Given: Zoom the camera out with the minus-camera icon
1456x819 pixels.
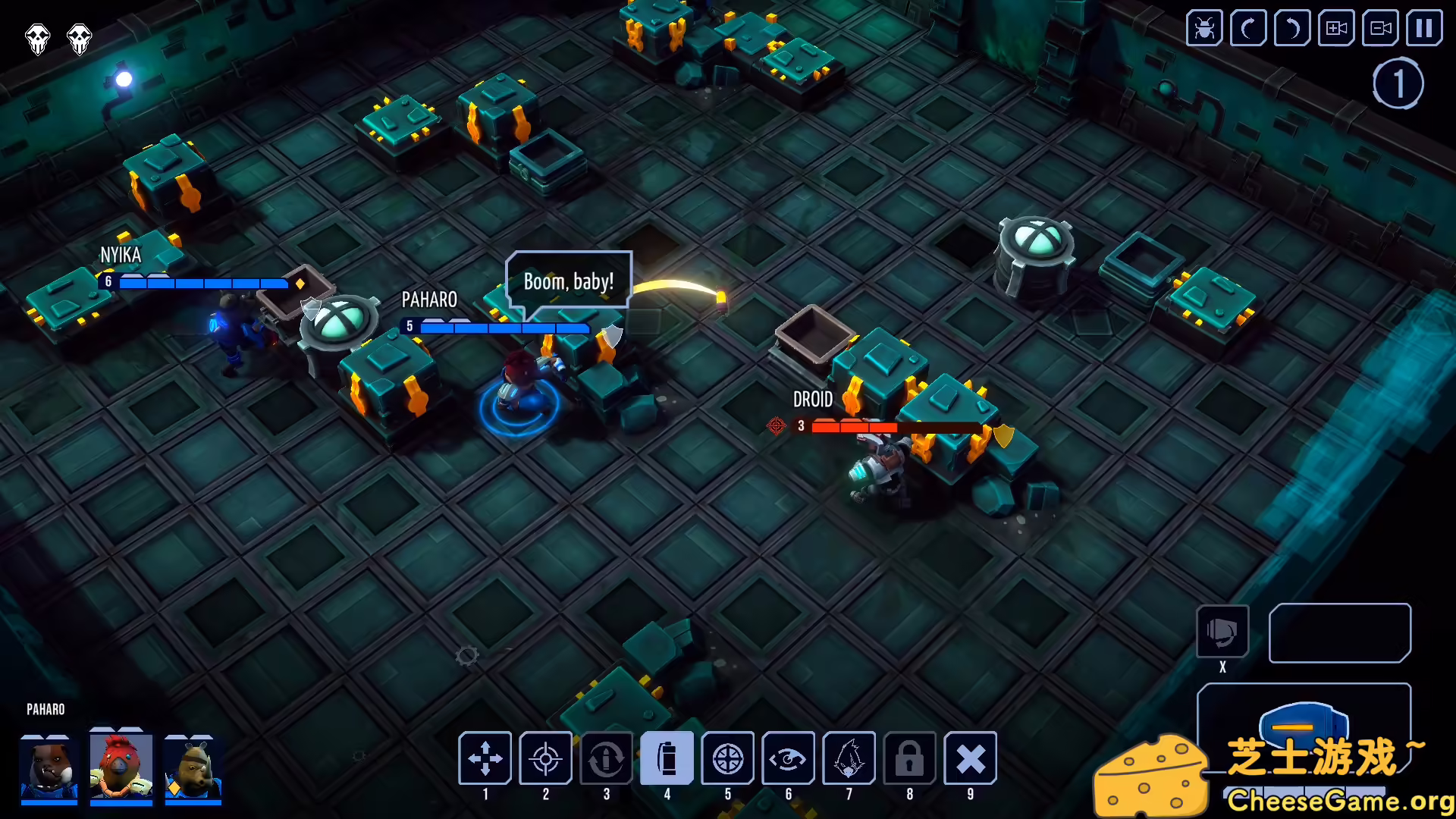Looking at the screenshot, I should (x=1379, y=29).
